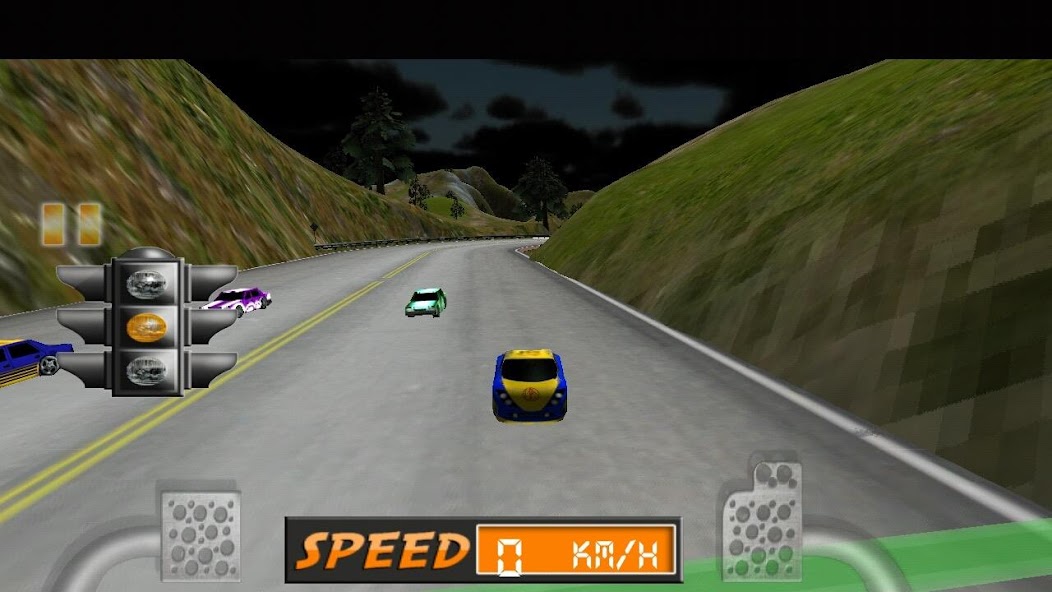Hit the tall accelerator pedal
Screen dimensions: 1052x592
pyautogui.click(x=762, y=520)
